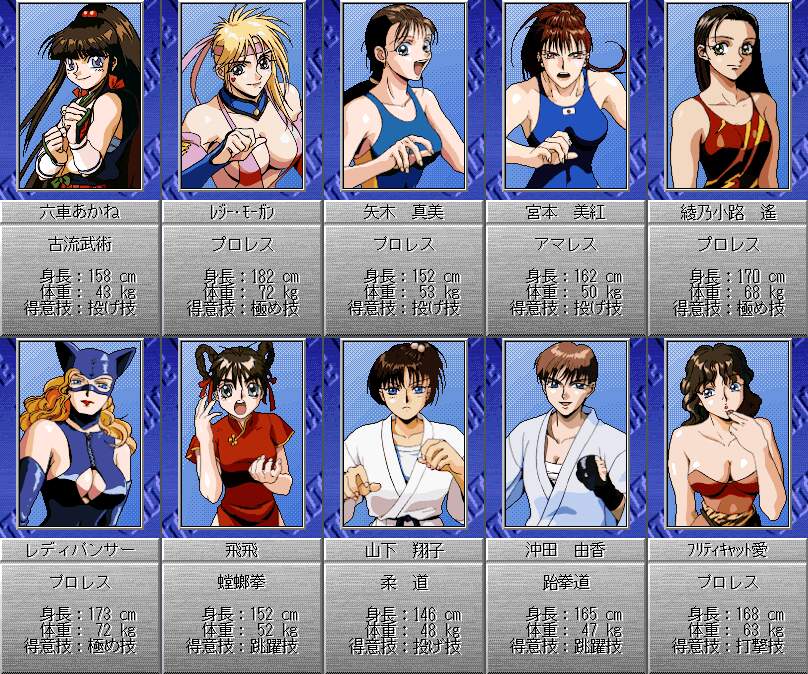
Task: Select masked wrestler レディパンサー
Action: (81, 434)
